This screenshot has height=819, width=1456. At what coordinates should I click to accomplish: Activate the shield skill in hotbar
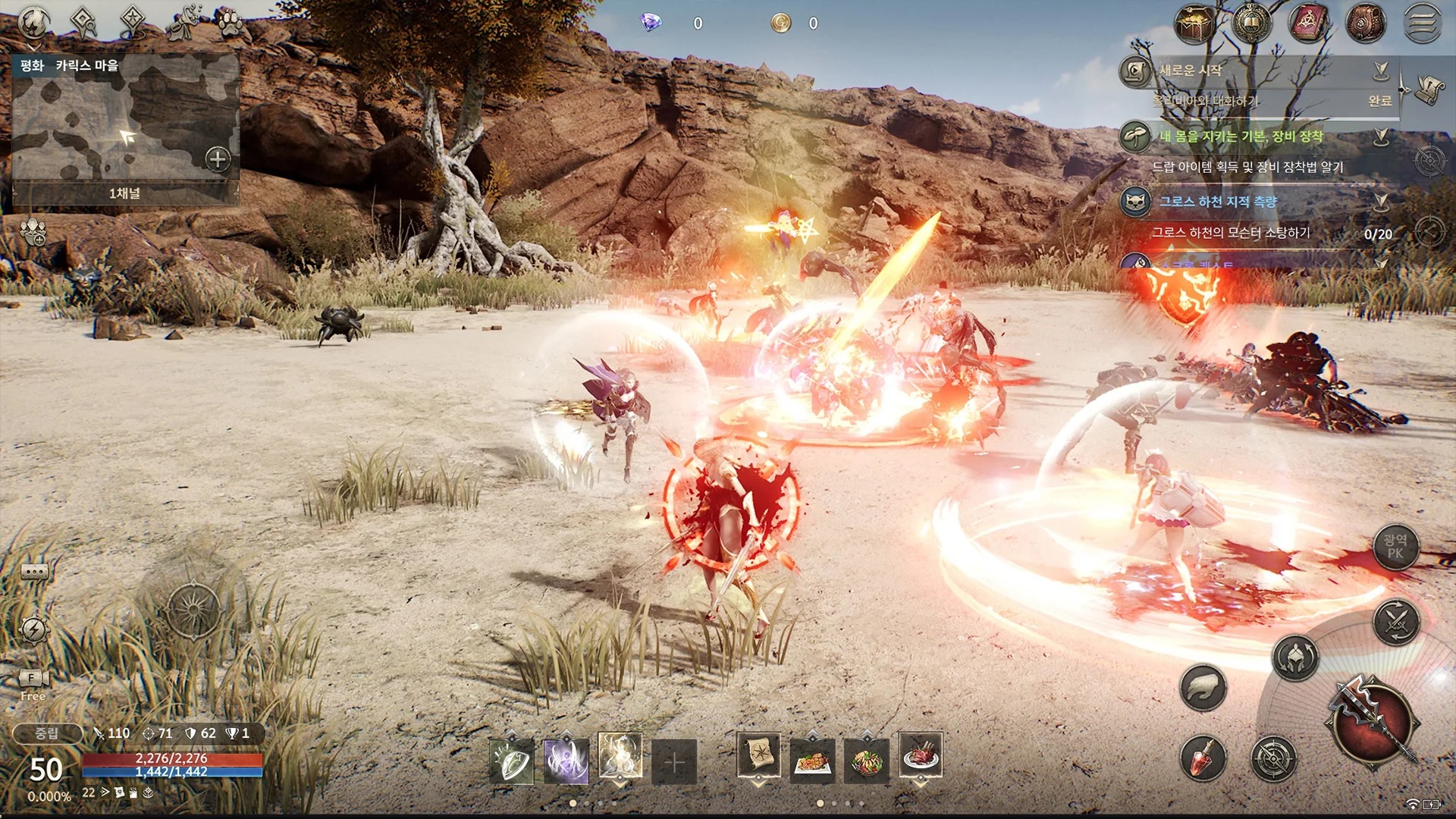511,758
